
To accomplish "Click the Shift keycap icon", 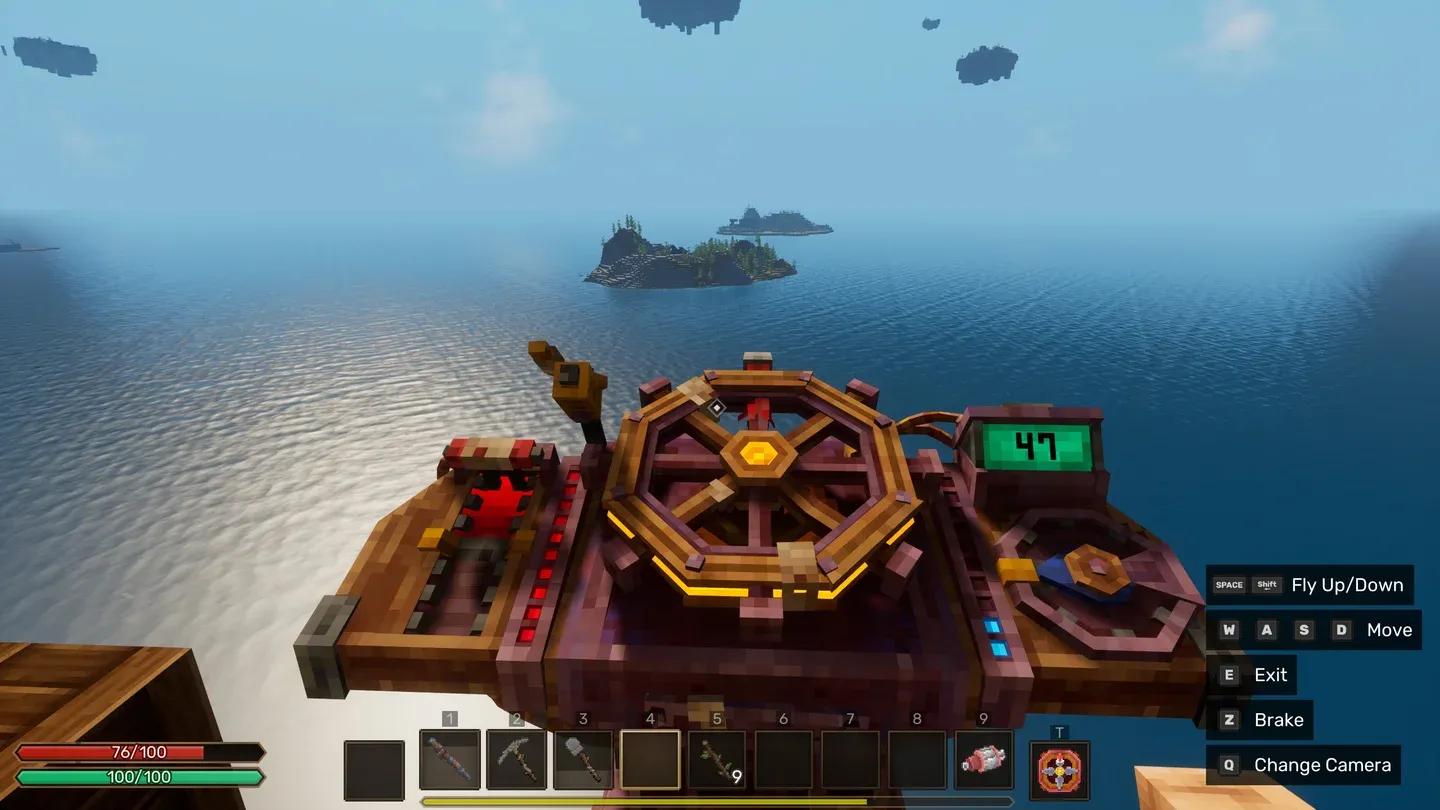I will (x=1266, y=584).
